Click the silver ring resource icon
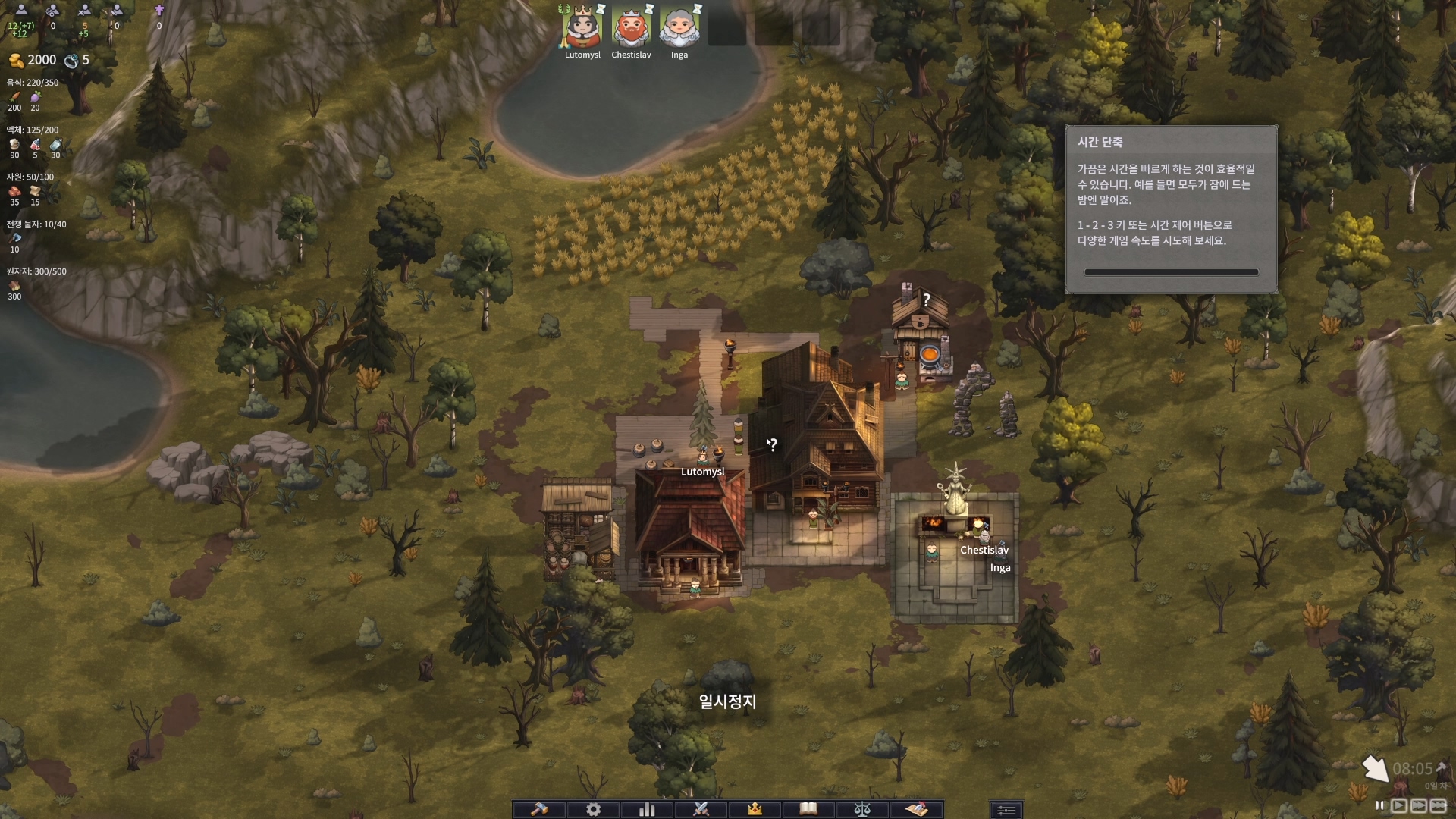The image size is (1456, 819). point(71,61)
